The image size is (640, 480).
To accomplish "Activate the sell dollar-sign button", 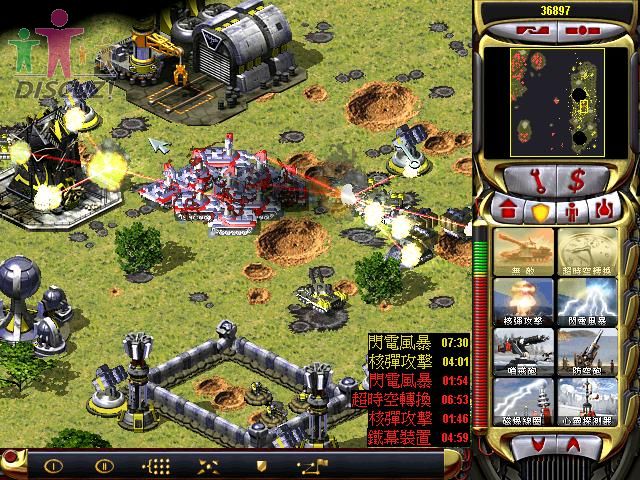I will pyautogui.click(x=579, y=181).
